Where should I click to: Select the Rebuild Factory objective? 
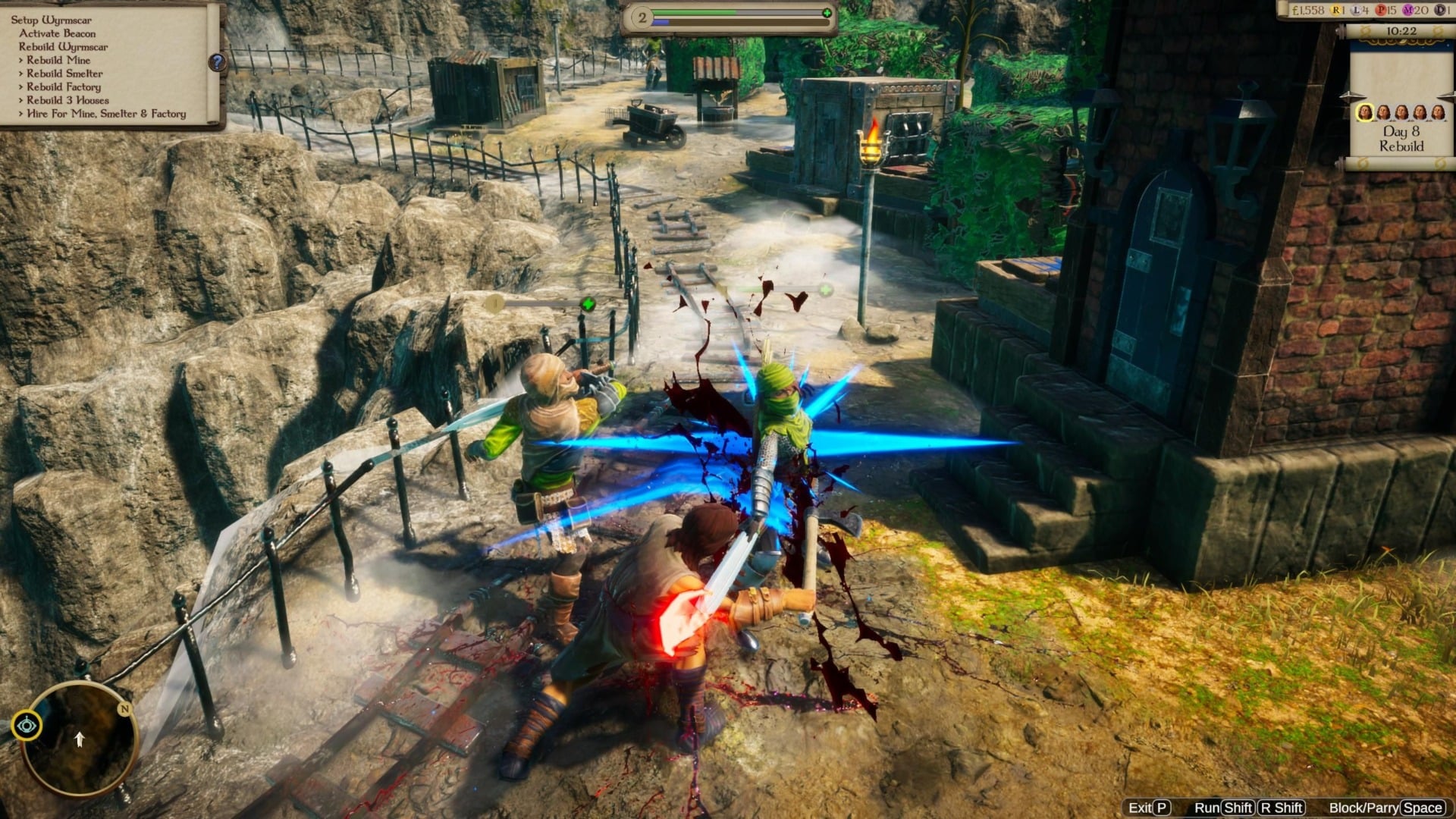[x=64, y=87]
